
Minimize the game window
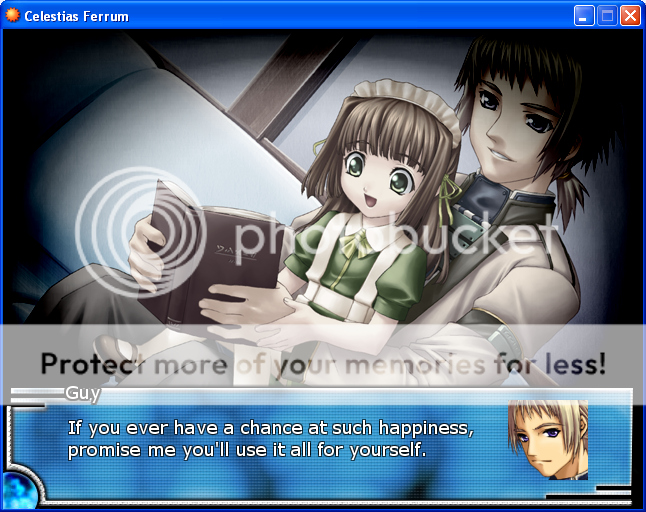point(584,16)
